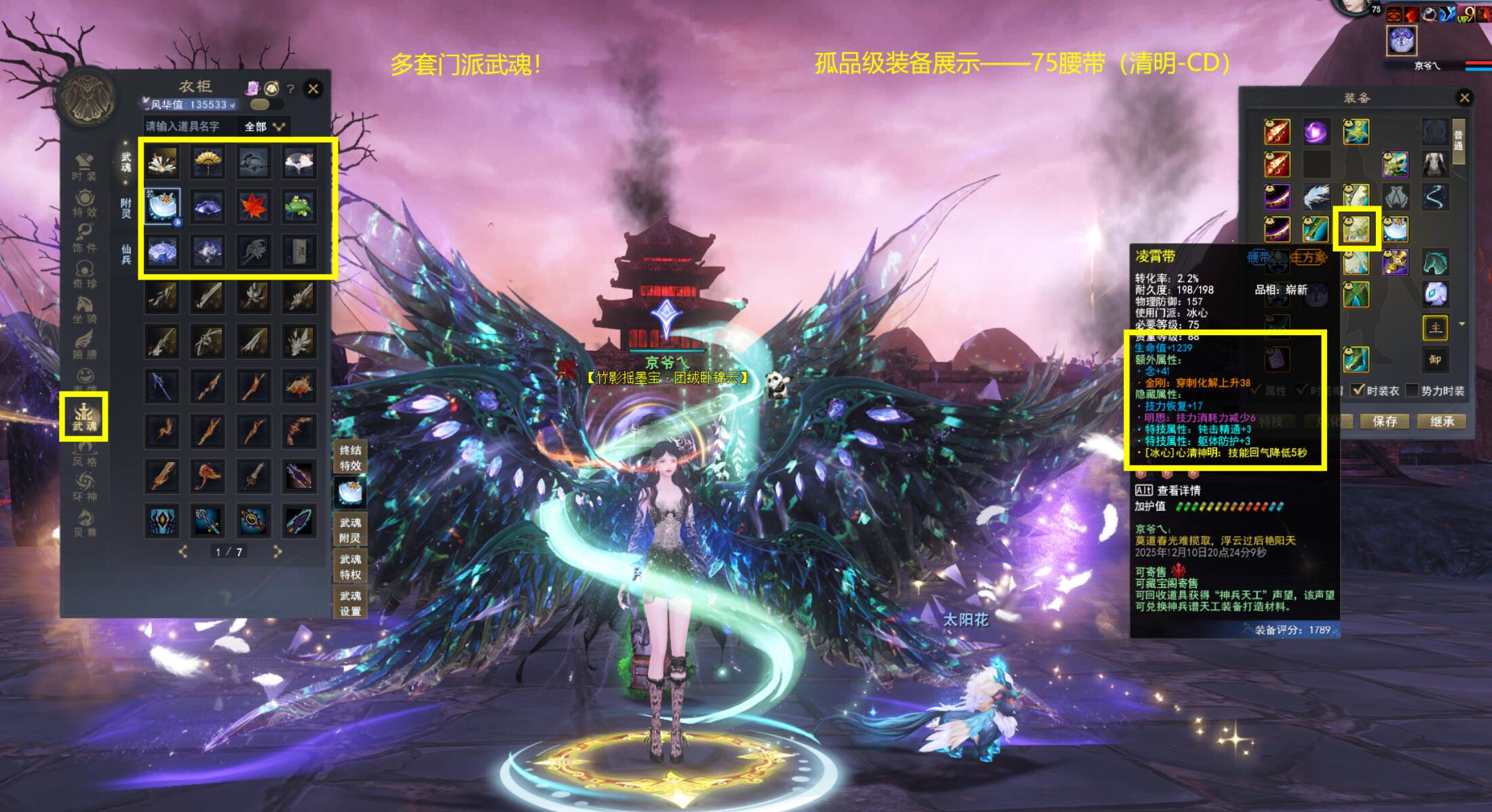This screenshot has width=1492, height=812.
Task: Toggle the 势力时装 checkbox
Action: pos(1413,390)
